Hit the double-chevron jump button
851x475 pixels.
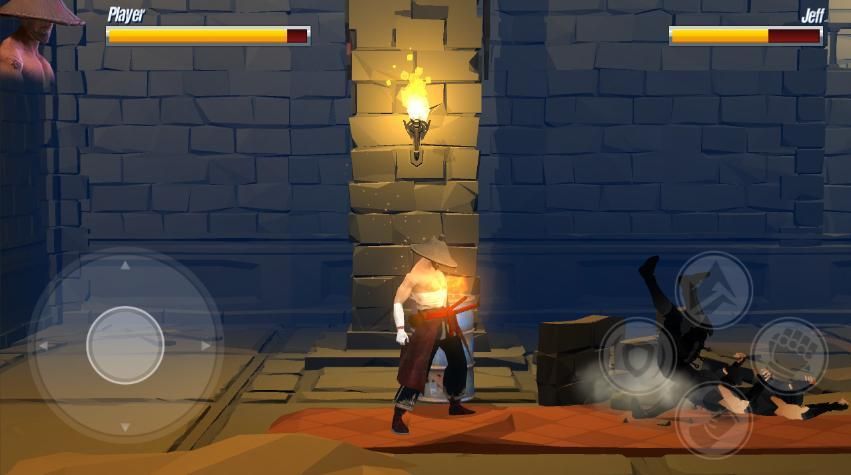click(713, 289)
